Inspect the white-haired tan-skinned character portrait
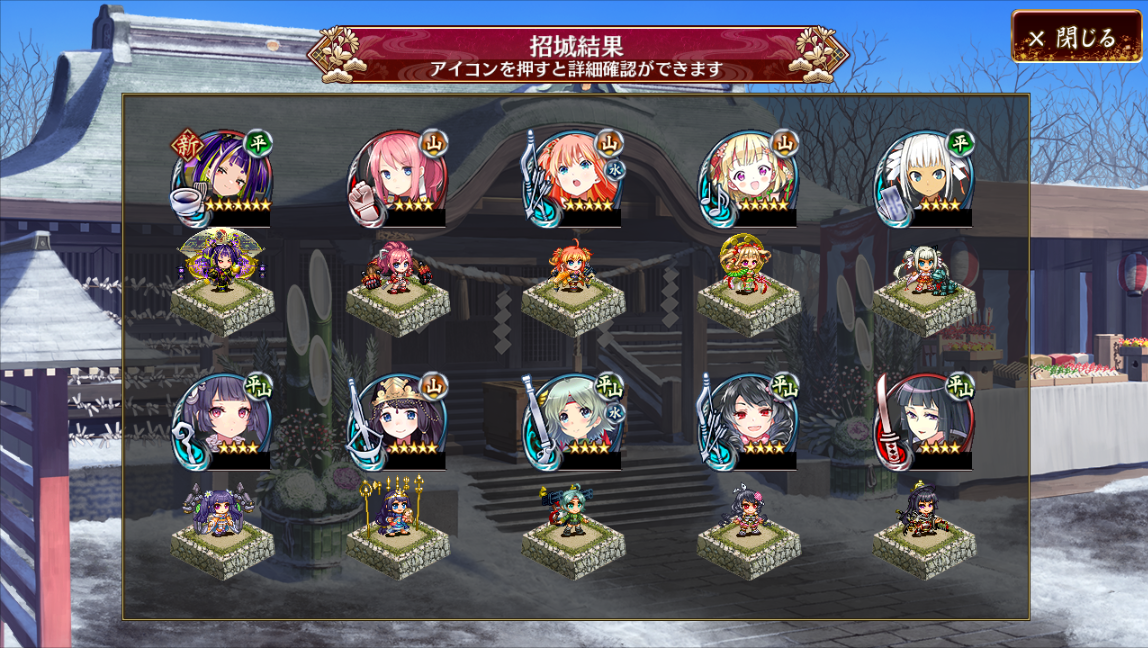Screen dimensions: 1148x648 point(925,178)
